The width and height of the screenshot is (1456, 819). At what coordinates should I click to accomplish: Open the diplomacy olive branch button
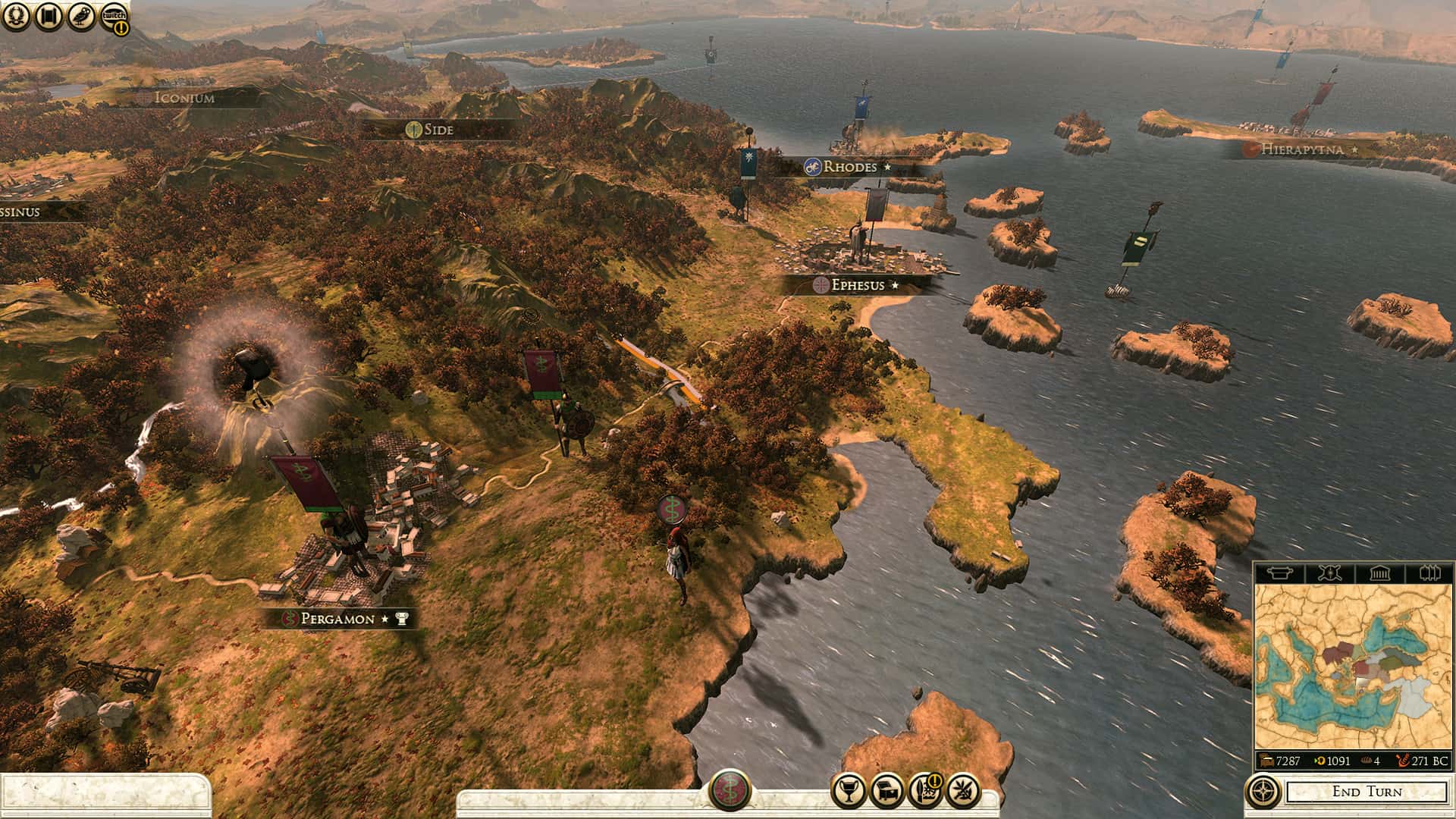point(963,792)
